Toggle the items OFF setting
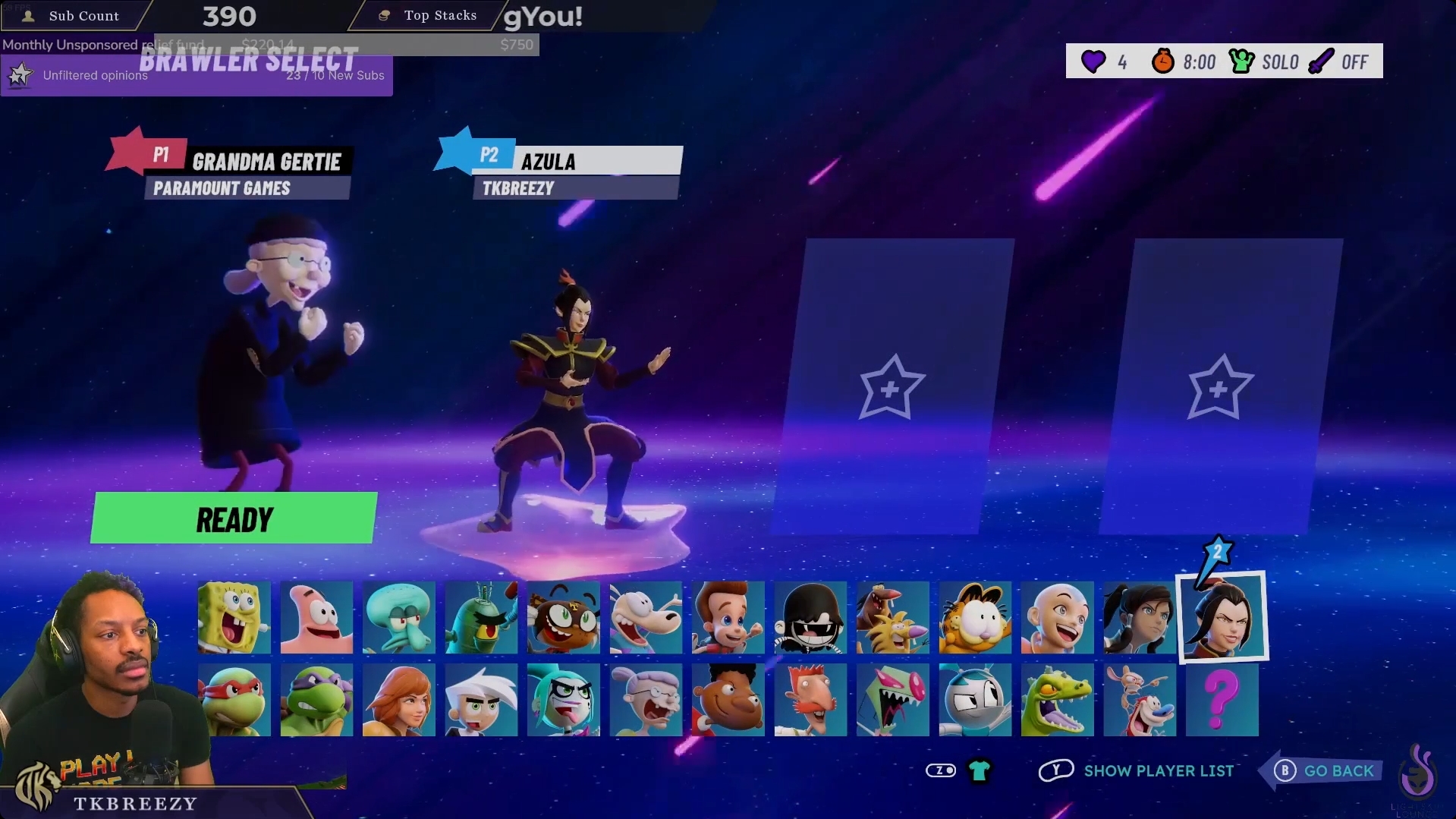 pyautogui.click(x=1341, y=61)
